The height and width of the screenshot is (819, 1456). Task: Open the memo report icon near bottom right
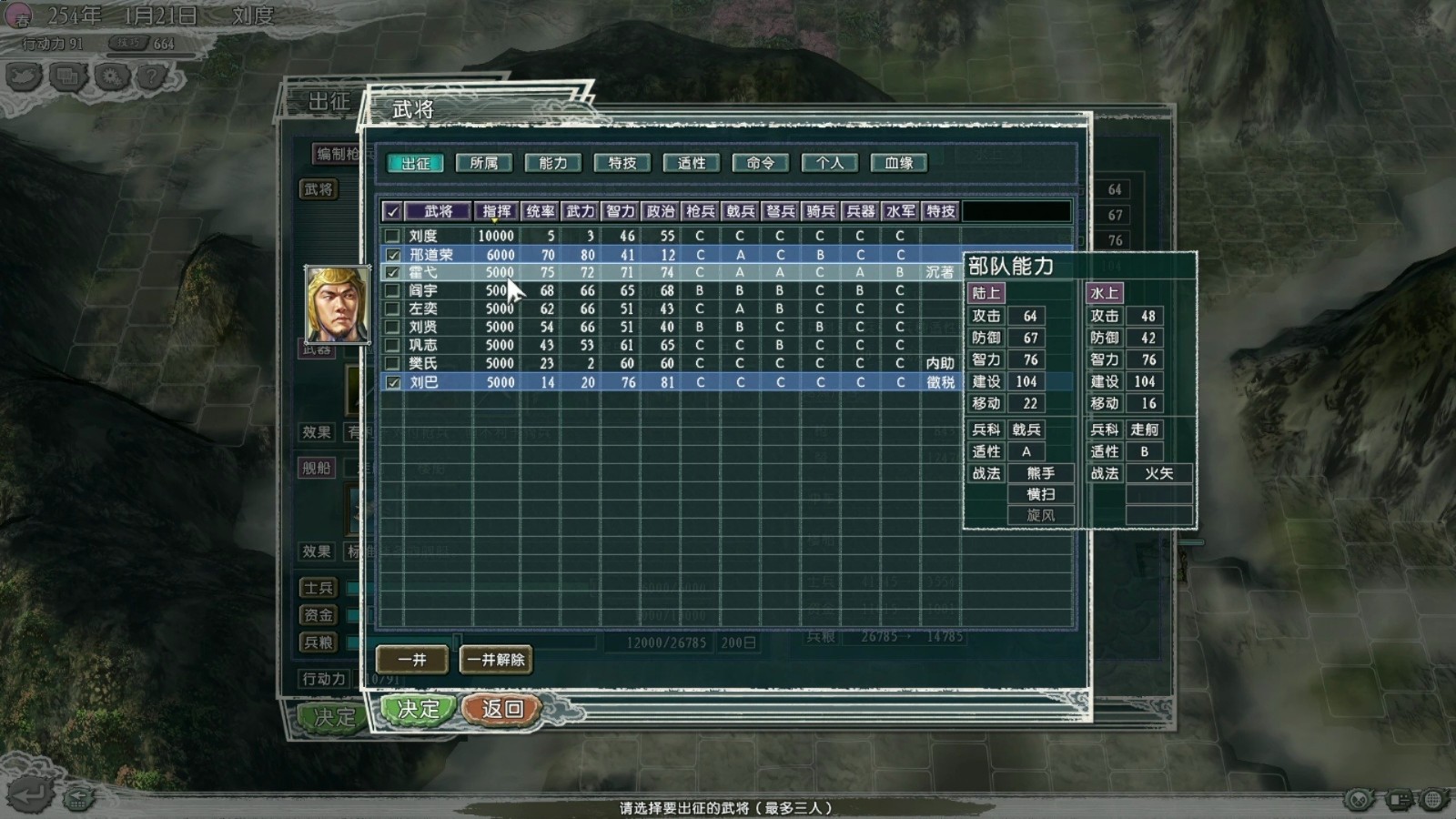[x=1399, y=801]
